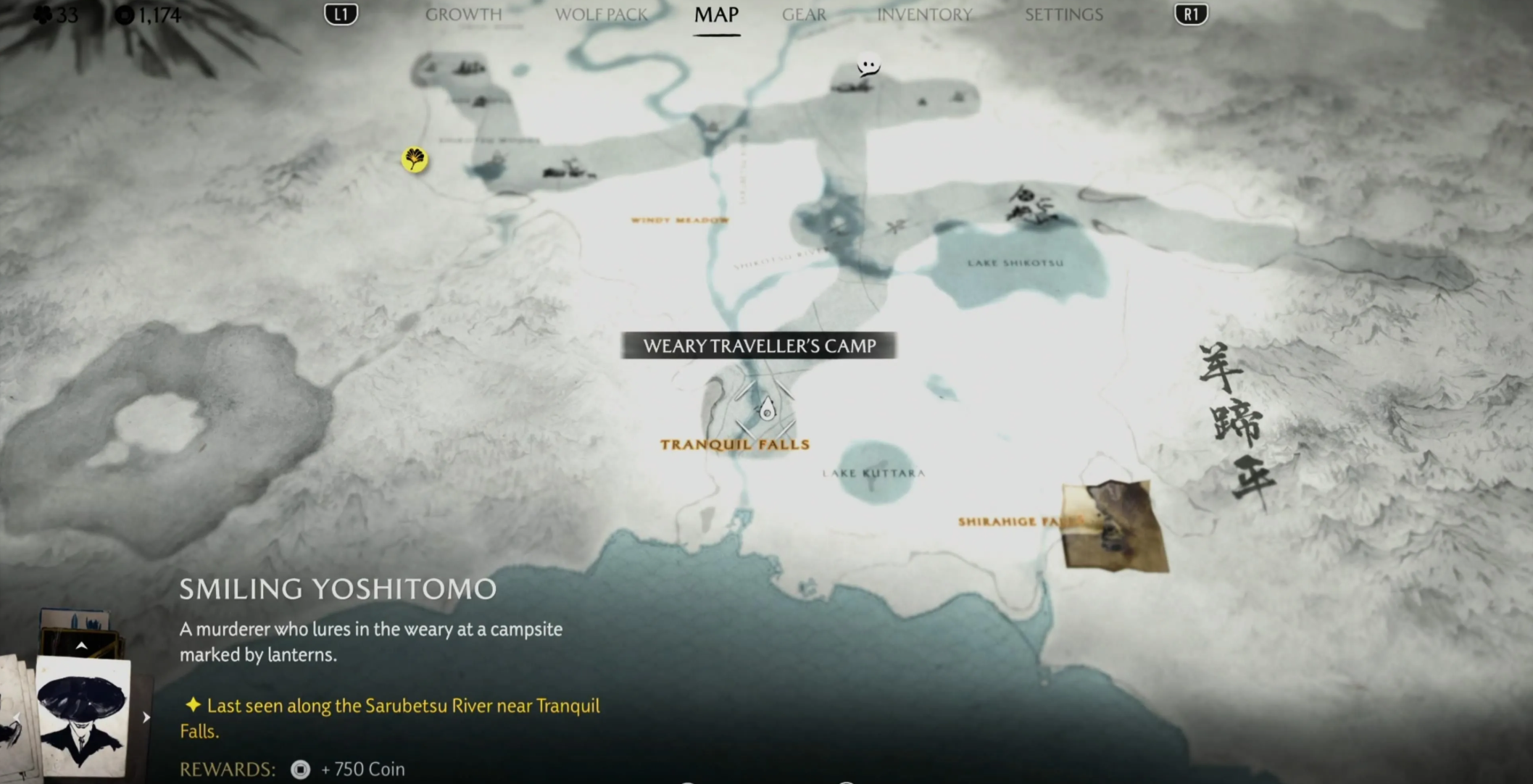Switch to the Growth tab

tap(463, 14)
